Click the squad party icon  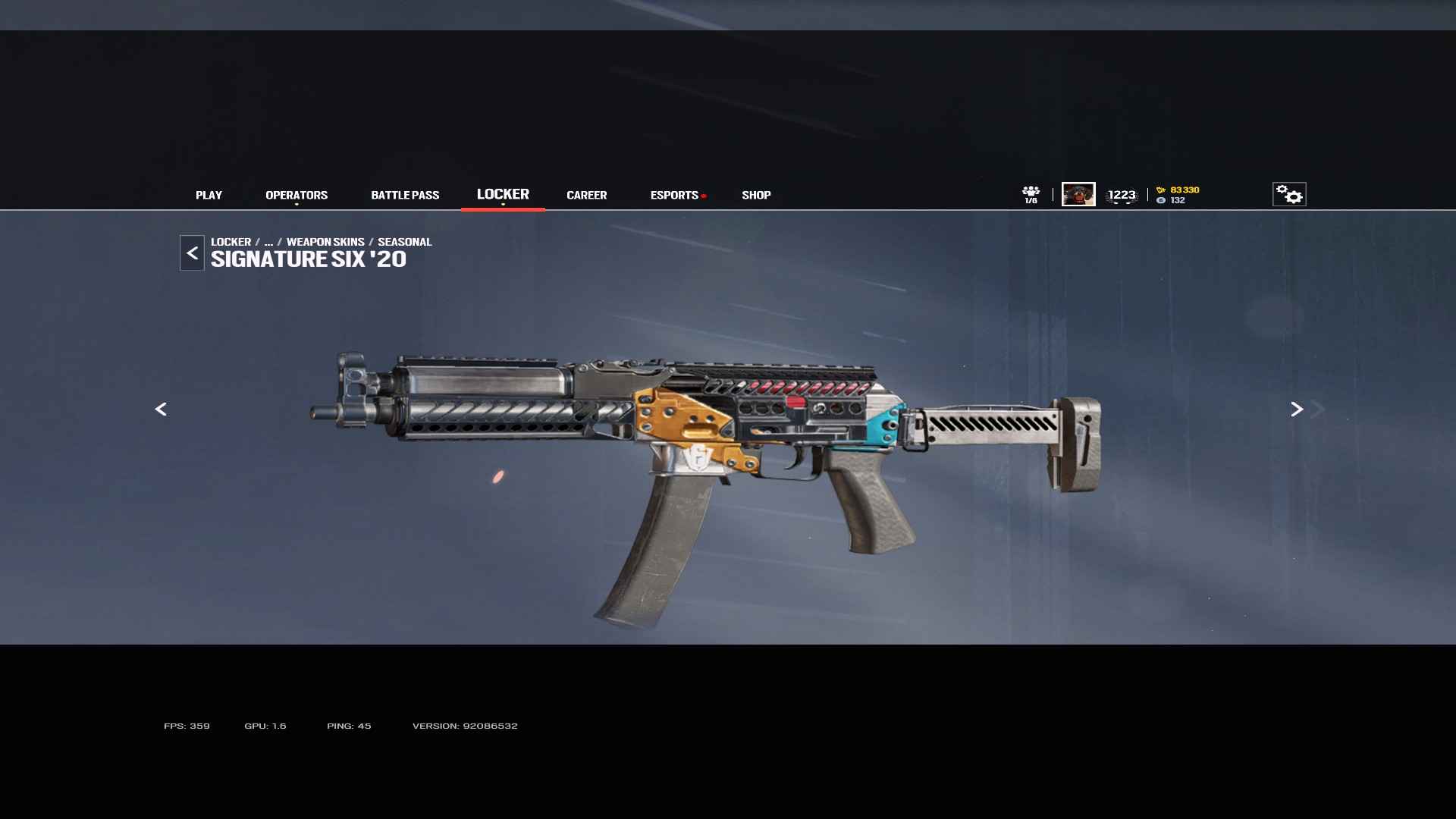[x=1031, y=194]
